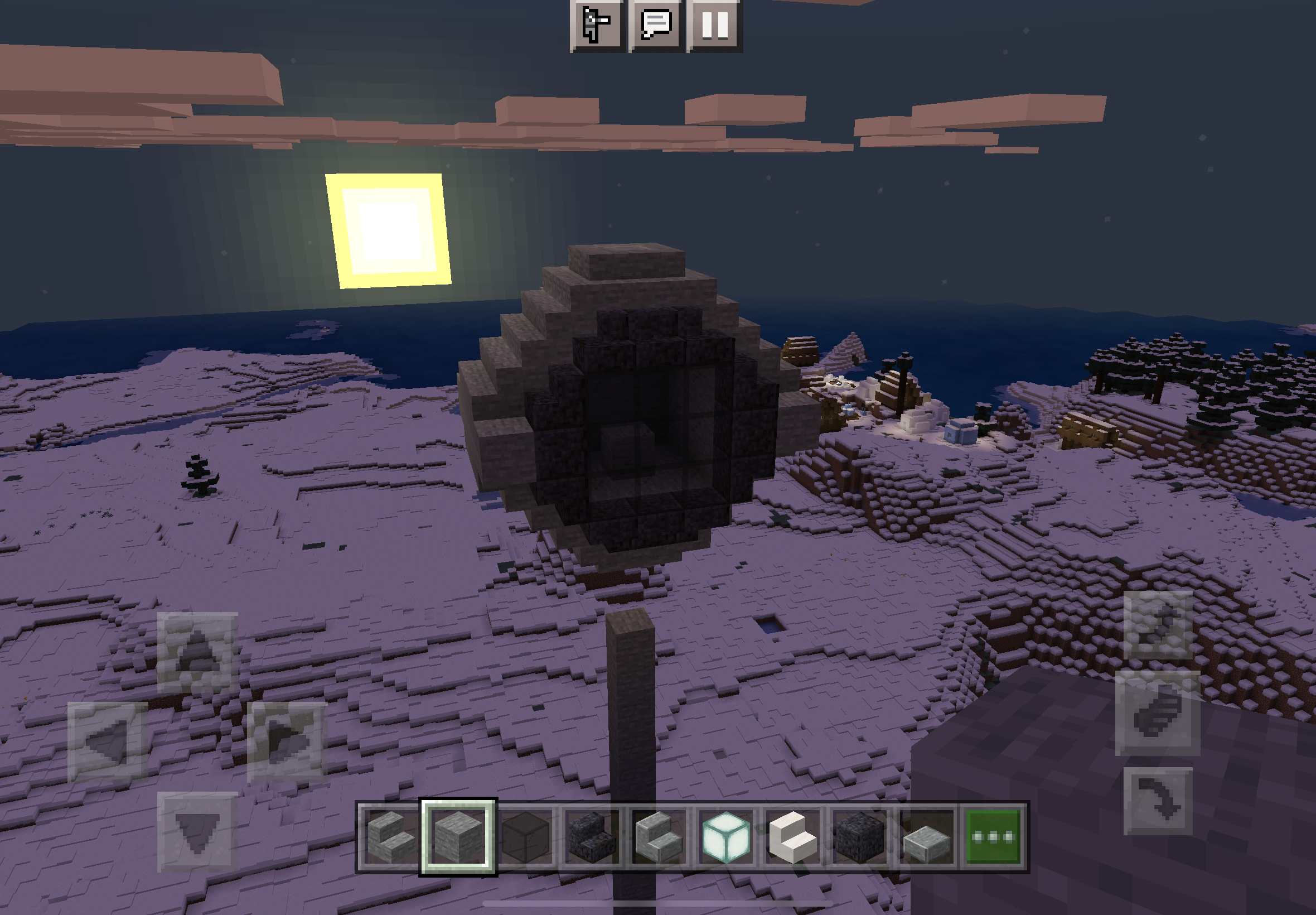Open the inventory with the green dots button
Viewport: 1316px width, 915px height.
coord(993,837)
